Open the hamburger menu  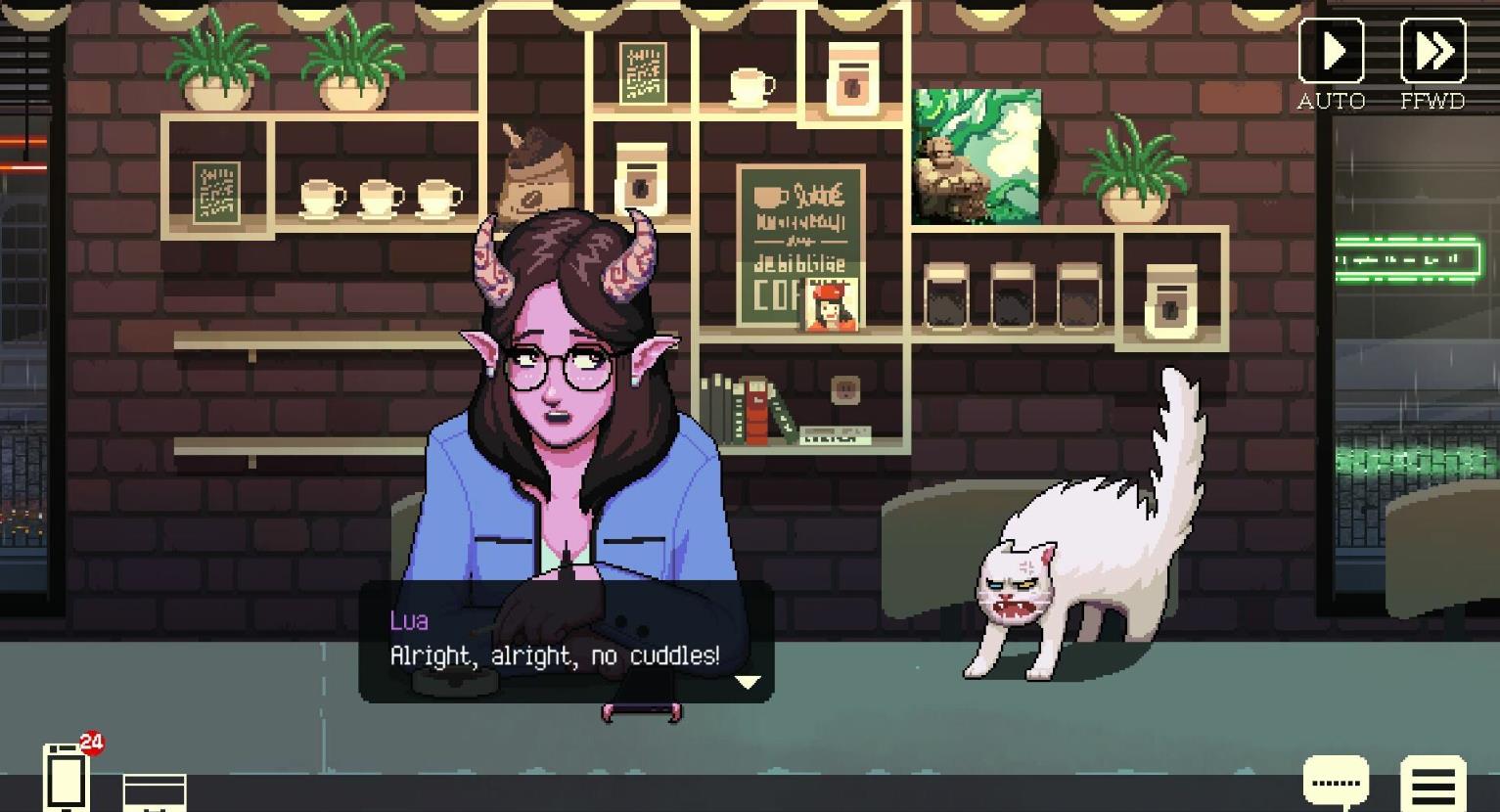click(x=1433, y=784)
